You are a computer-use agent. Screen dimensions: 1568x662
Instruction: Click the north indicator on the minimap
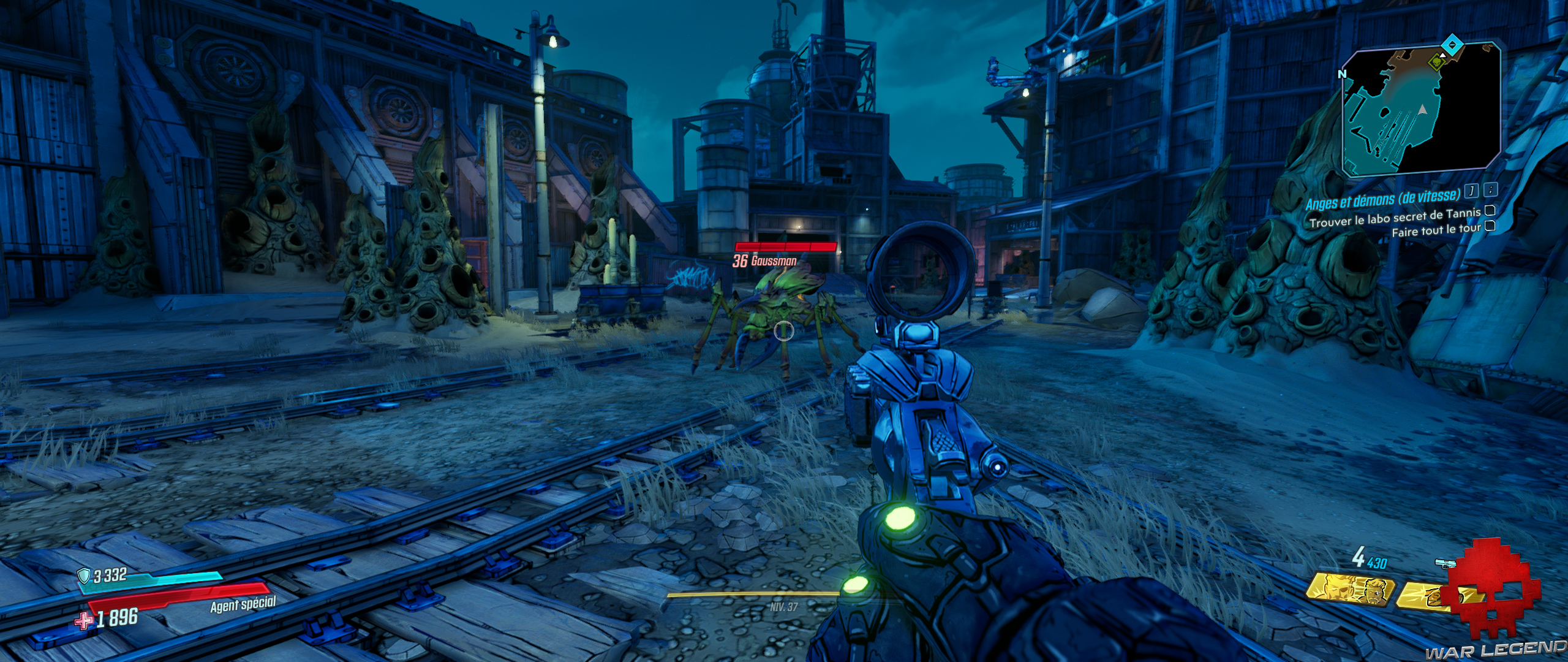(1343, 74)
